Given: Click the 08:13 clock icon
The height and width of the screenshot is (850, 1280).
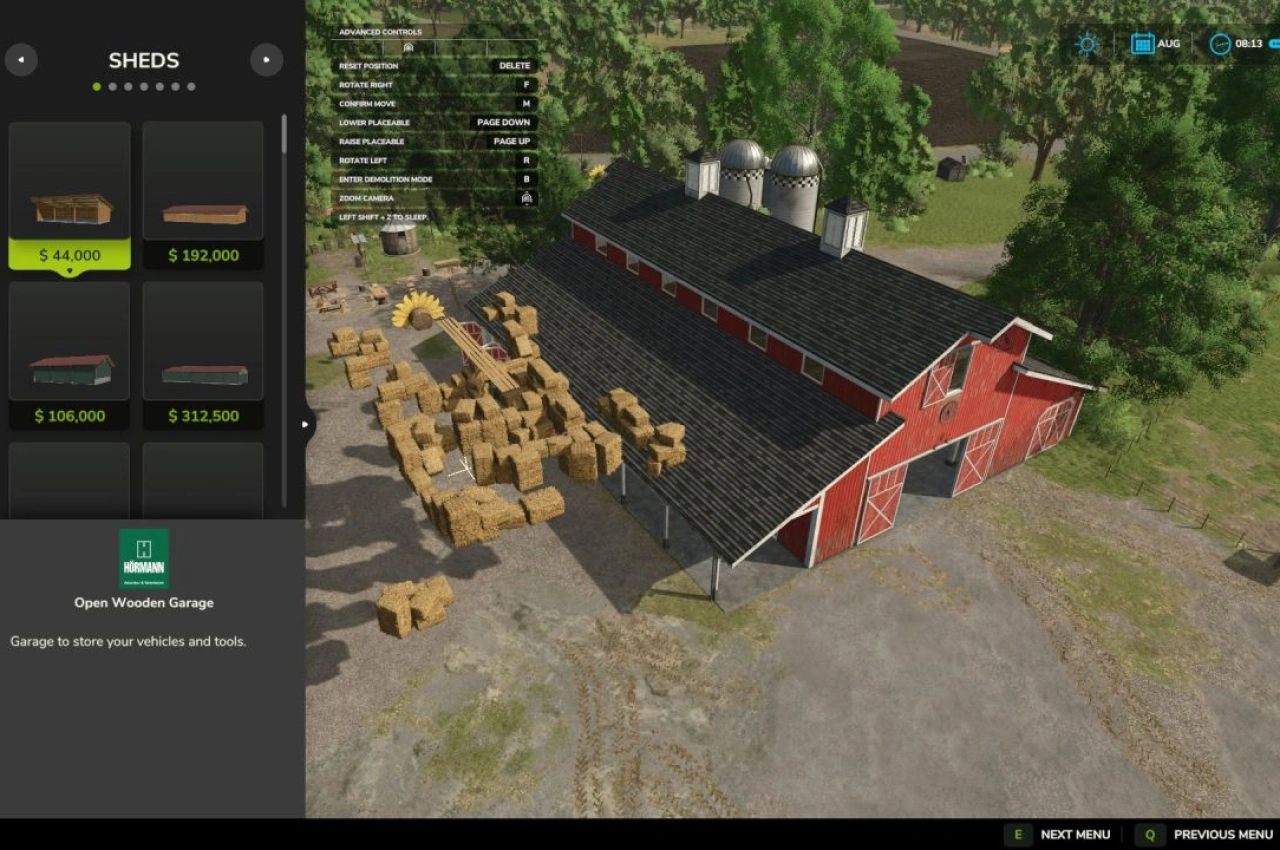Looking at the screenshot, I should [1220, 44].
